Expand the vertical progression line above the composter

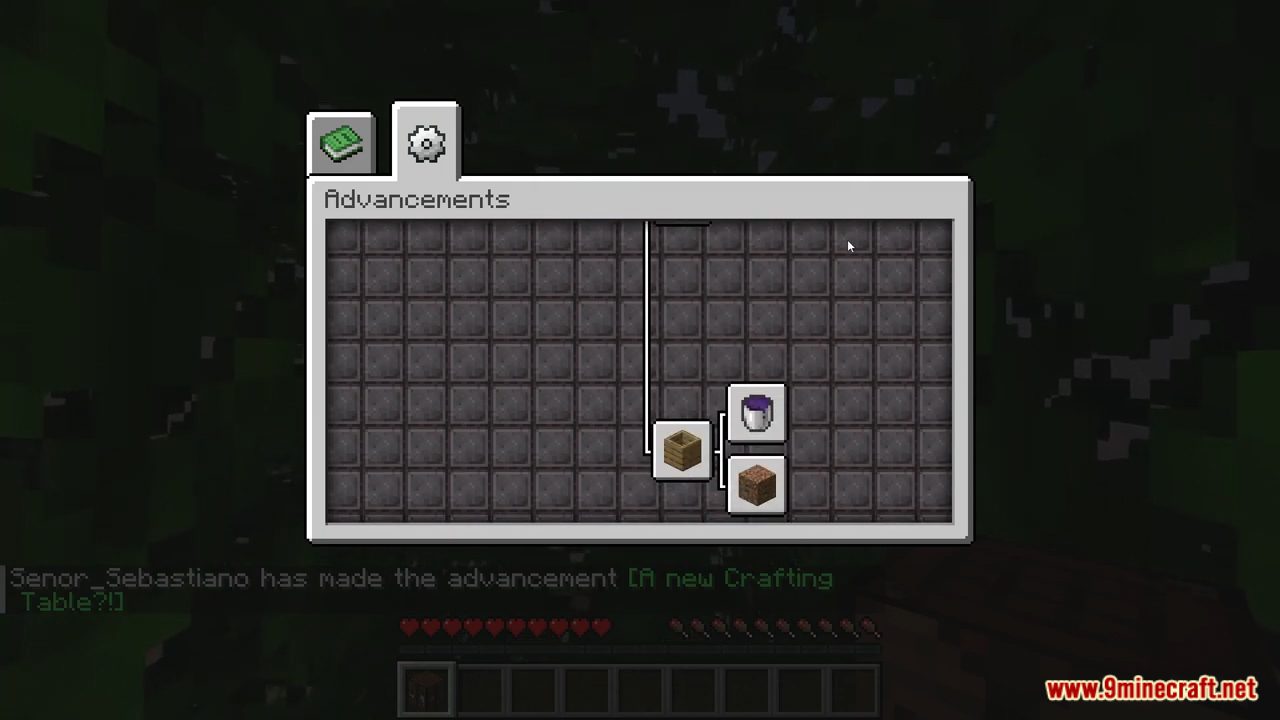648,330
